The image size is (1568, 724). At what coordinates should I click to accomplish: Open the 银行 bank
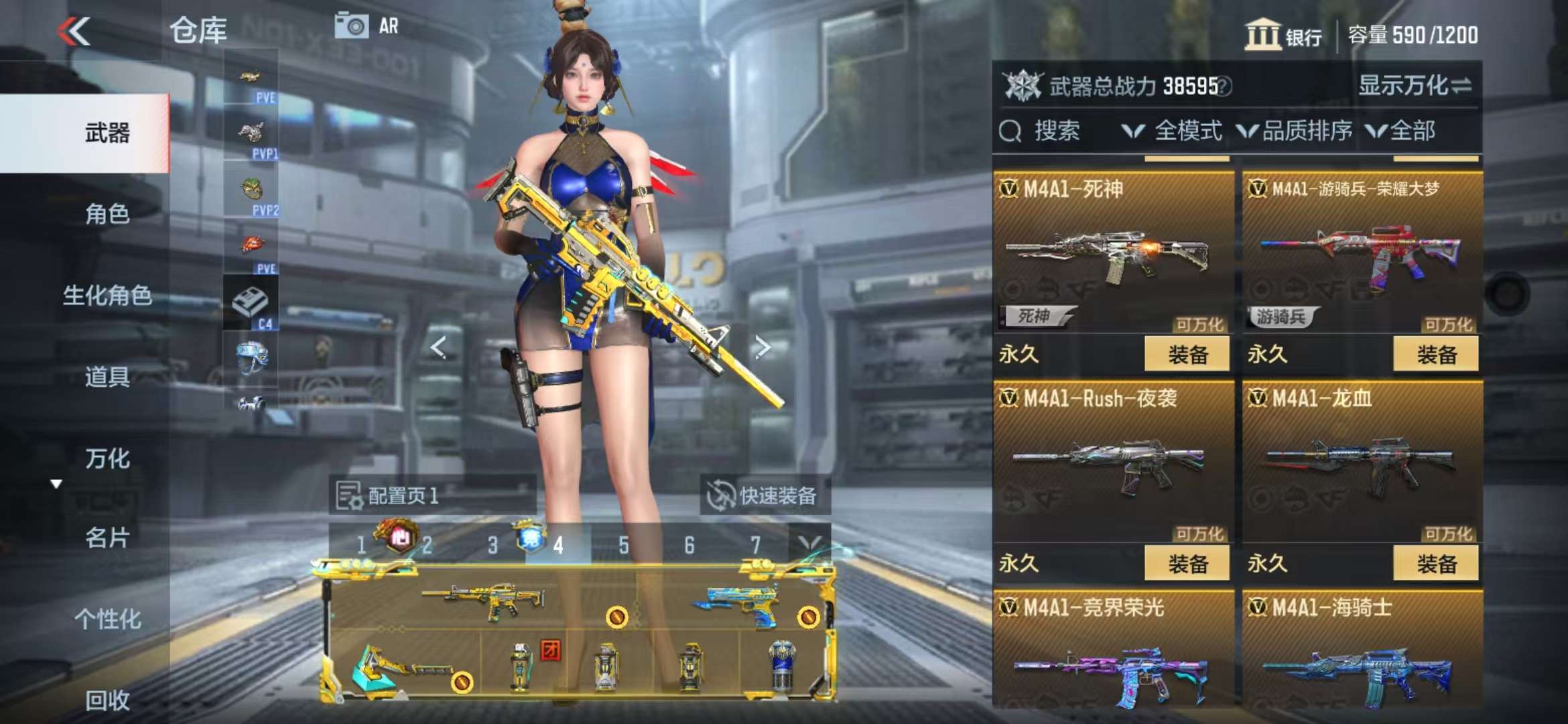(1283, 35)
